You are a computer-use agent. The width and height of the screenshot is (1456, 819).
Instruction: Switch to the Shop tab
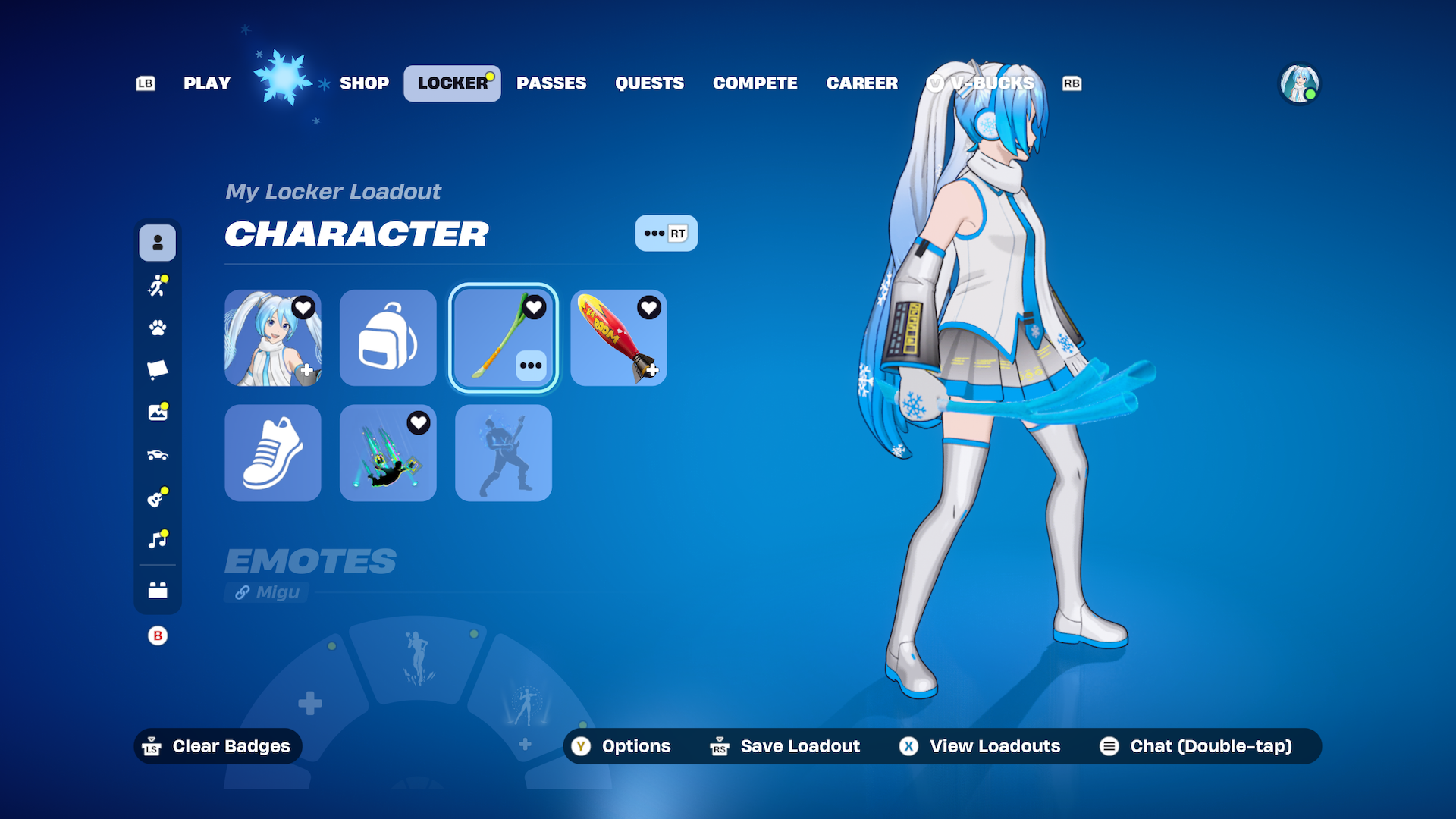pyautogui.click(x=364, y=83)
